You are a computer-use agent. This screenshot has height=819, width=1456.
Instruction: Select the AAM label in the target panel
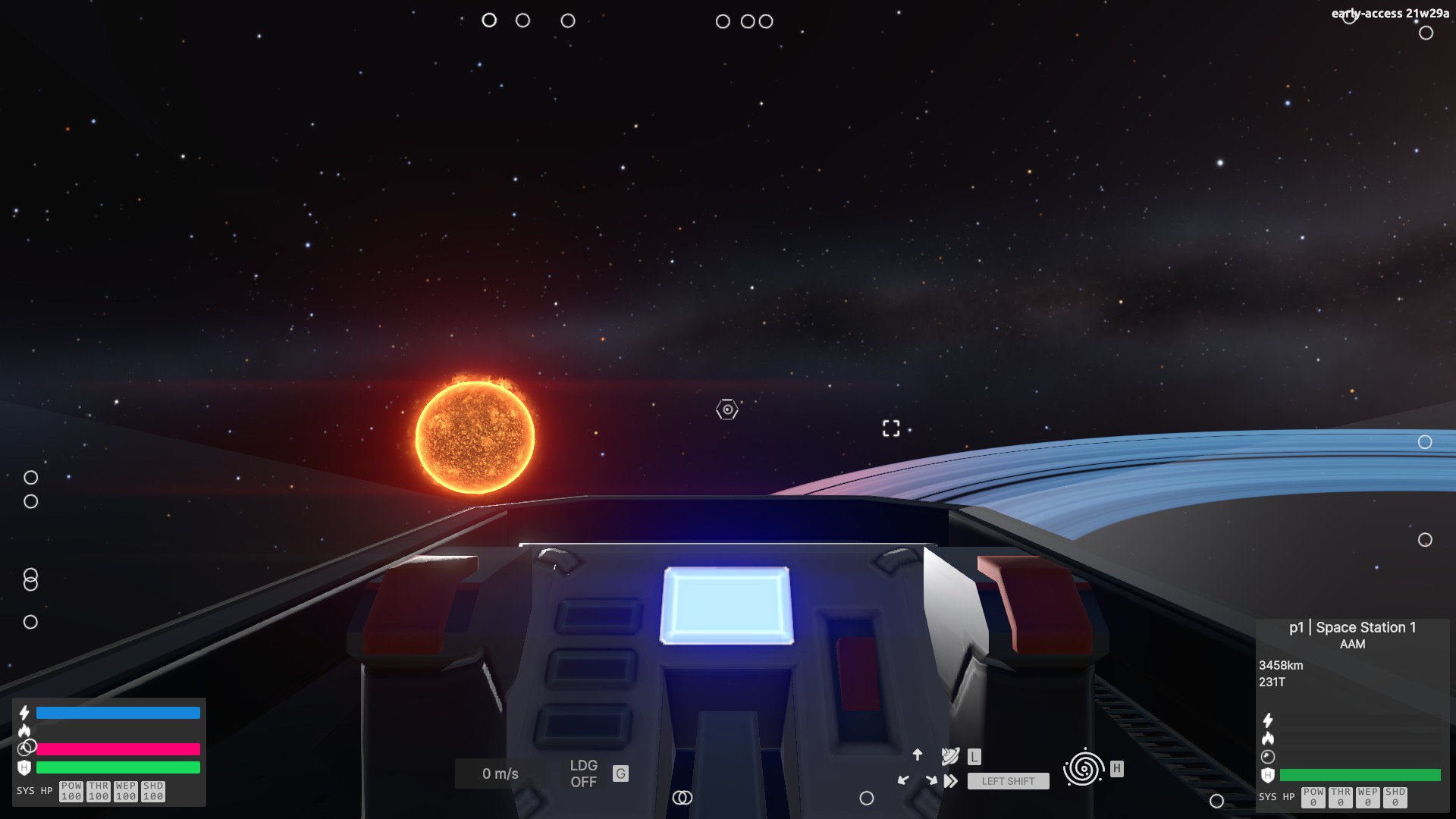[x=1353, y=645]
